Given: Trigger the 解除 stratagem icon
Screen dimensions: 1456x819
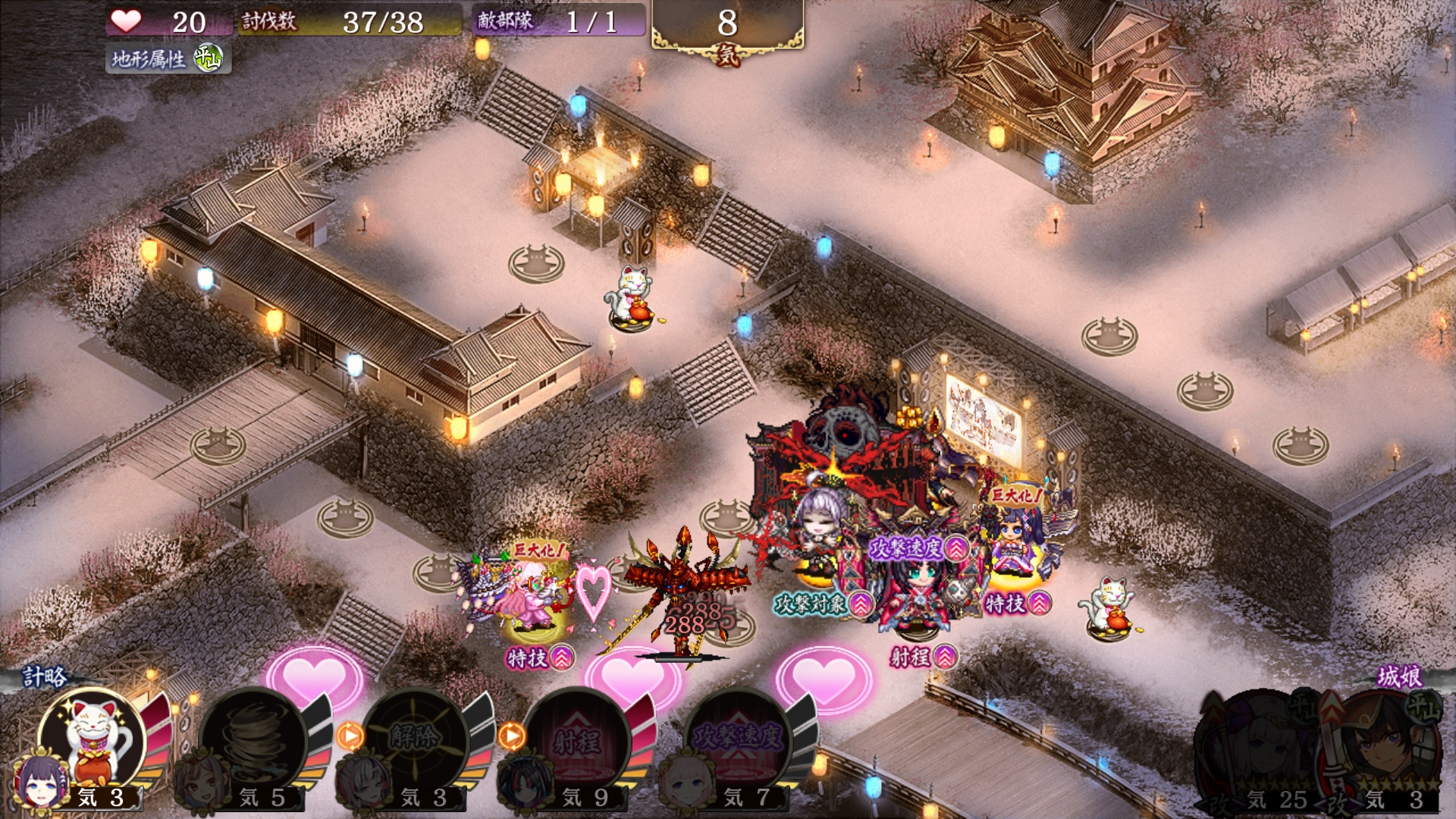Looking at the screenshot, I should [416, 739].
